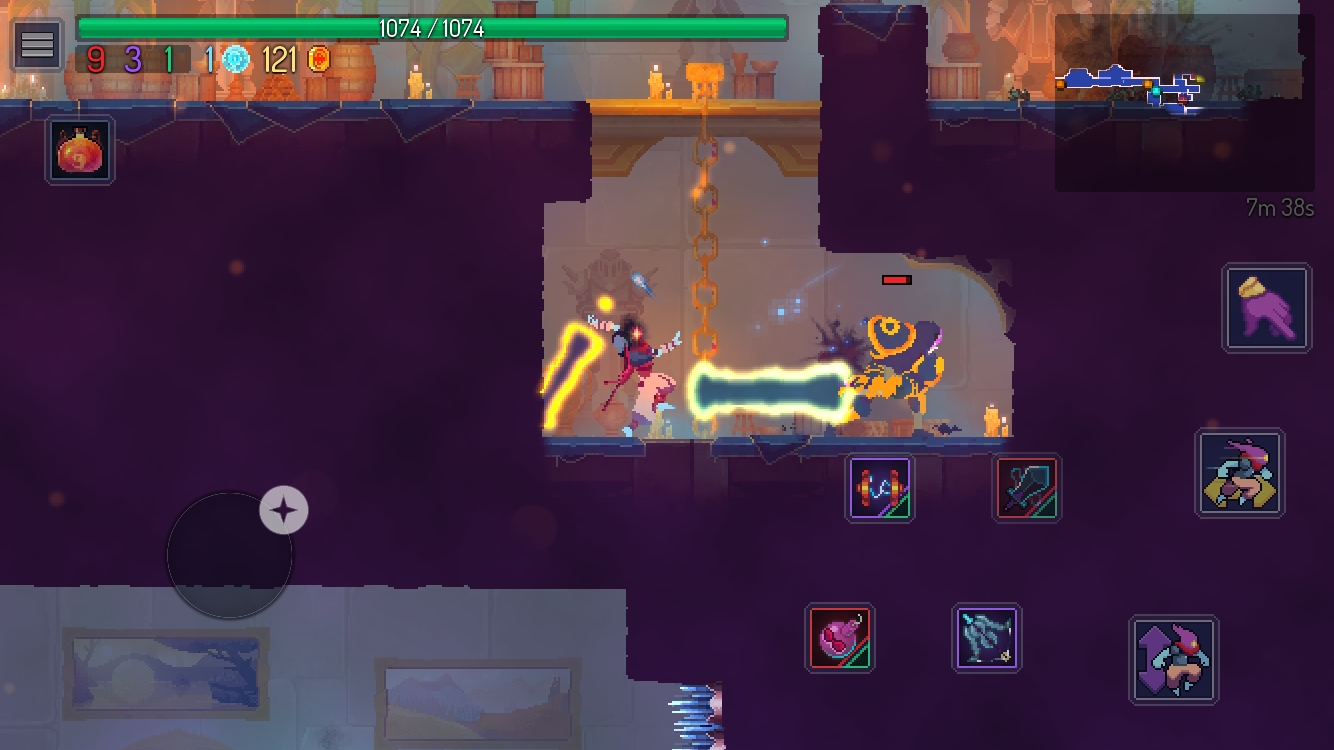Tap the enemy health bar above the monster

pos(897,279)
